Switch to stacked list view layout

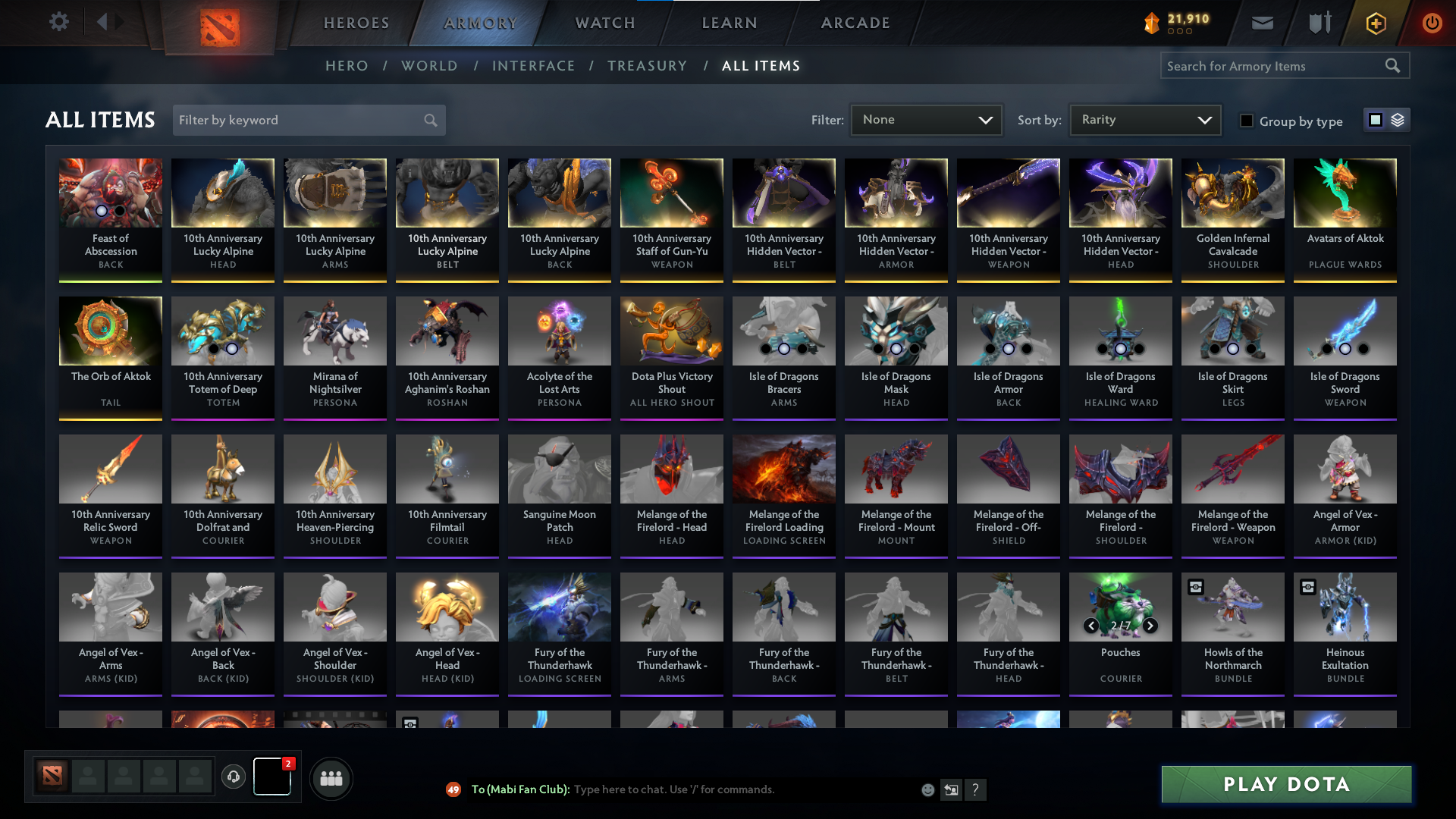click(x=1396, y=120)
